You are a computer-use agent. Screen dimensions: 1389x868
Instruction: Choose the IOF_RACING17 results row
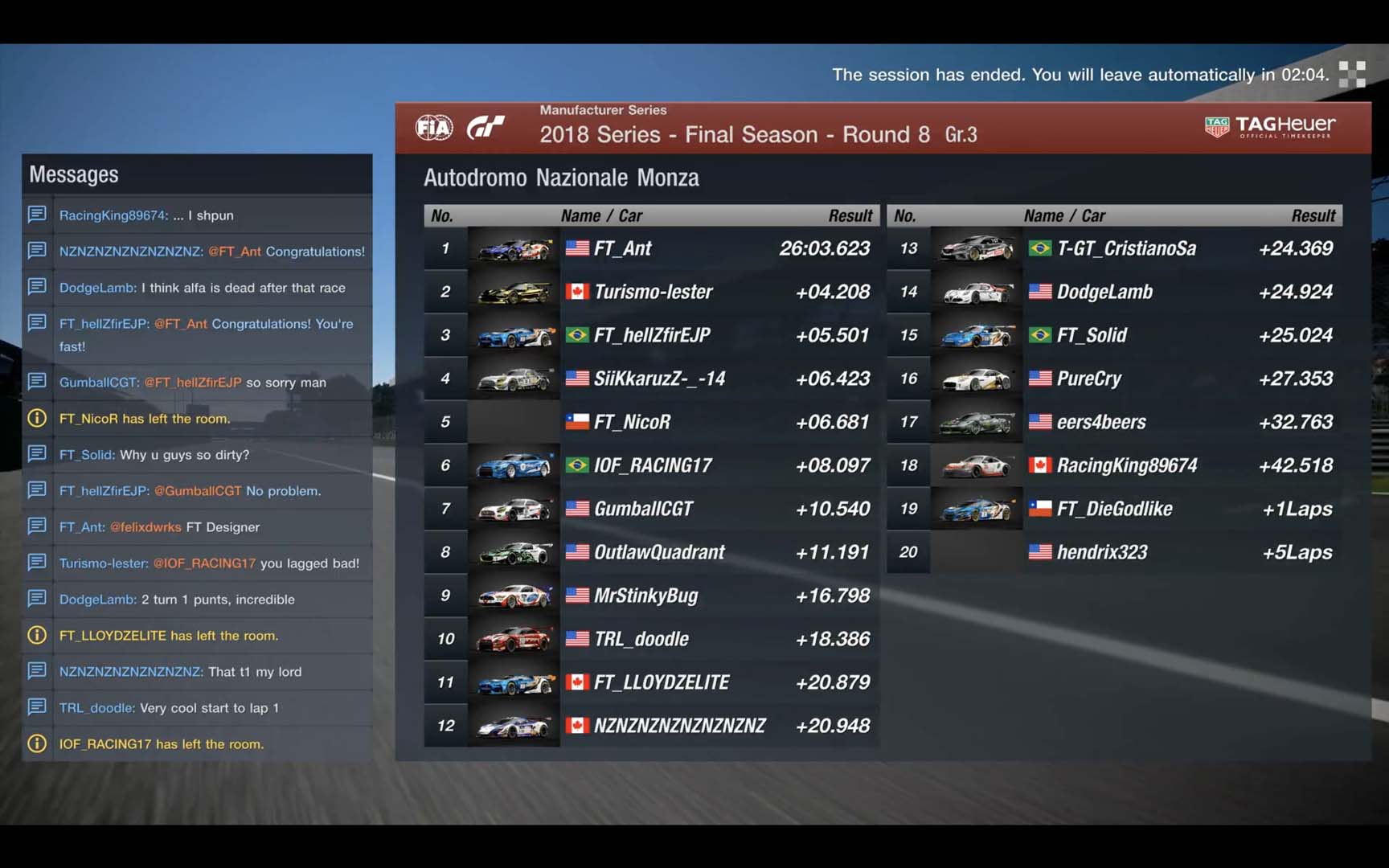pos(651,465)
